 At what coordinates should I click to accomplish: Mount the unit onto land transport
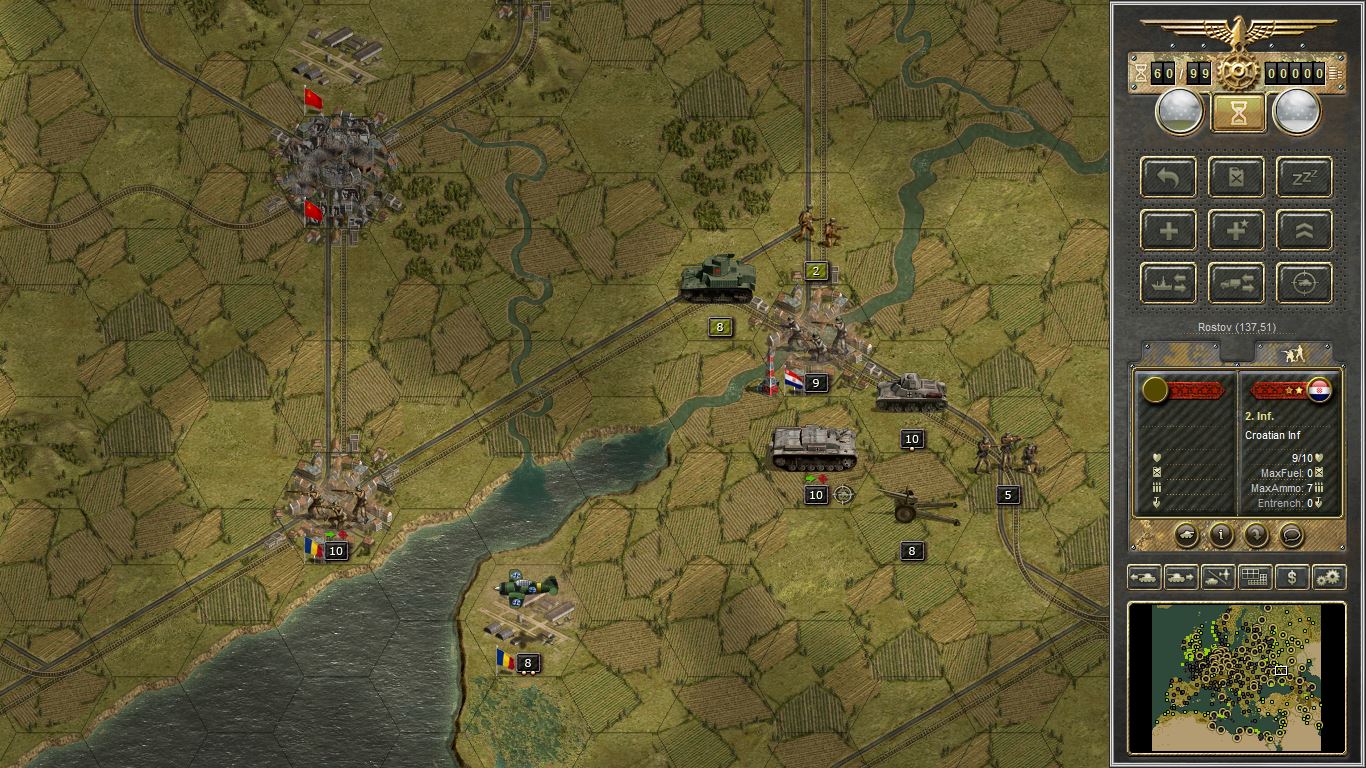[1236, 283]
